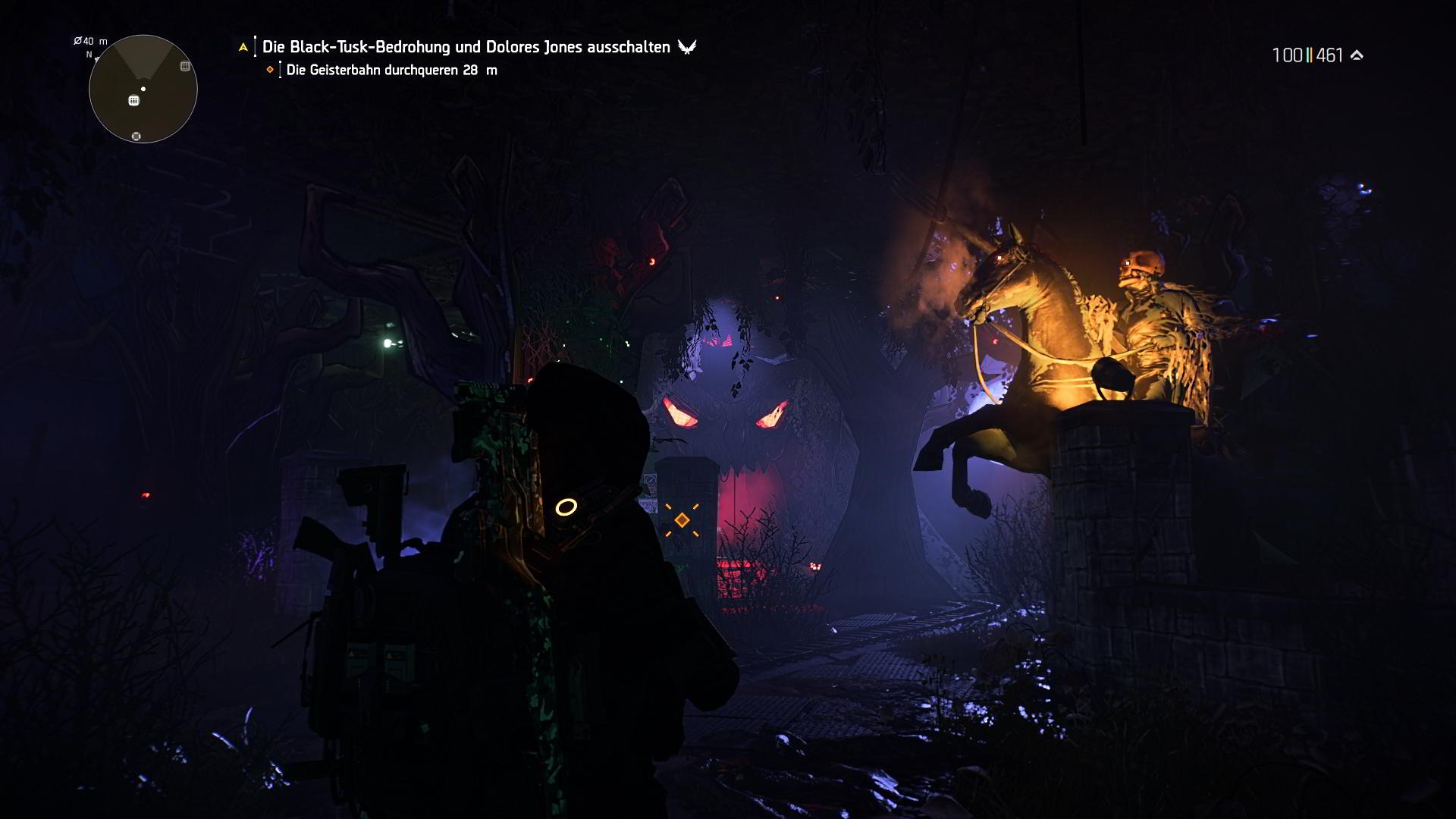Expand the diamond bullet beside the Geisterbahn objective
Viewport: 1456px width, 819px height.
[270, 70]
